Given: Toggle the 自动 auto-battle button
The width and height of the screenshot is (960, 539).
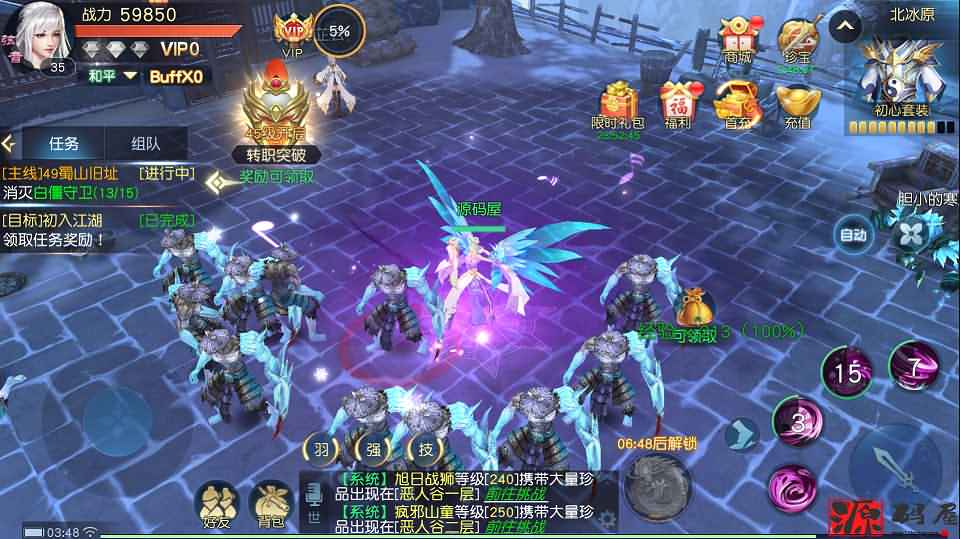Looking at the screenshot, I should tap(853, 236).
